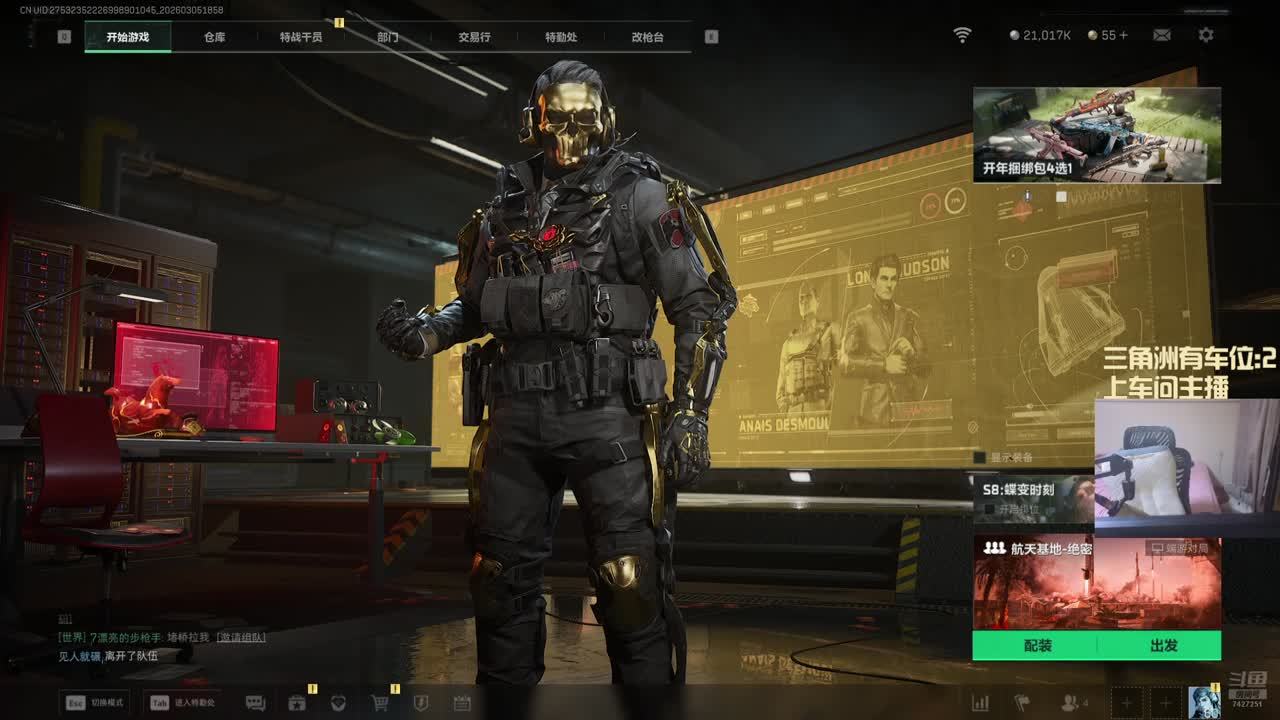Open settings via the gear icon

pos(1206,35)
